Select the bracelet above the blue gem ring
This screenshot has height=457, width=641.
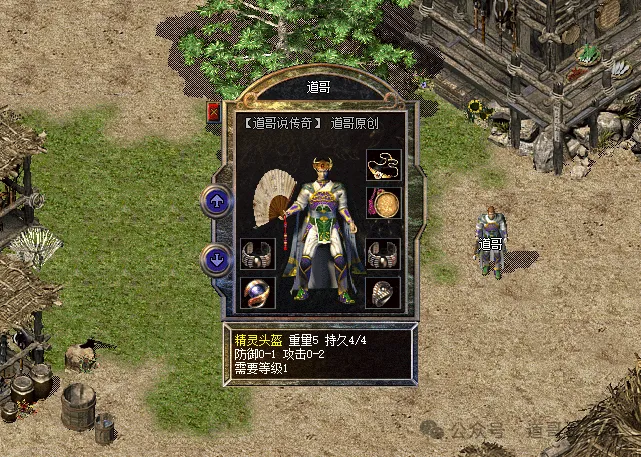257,253
